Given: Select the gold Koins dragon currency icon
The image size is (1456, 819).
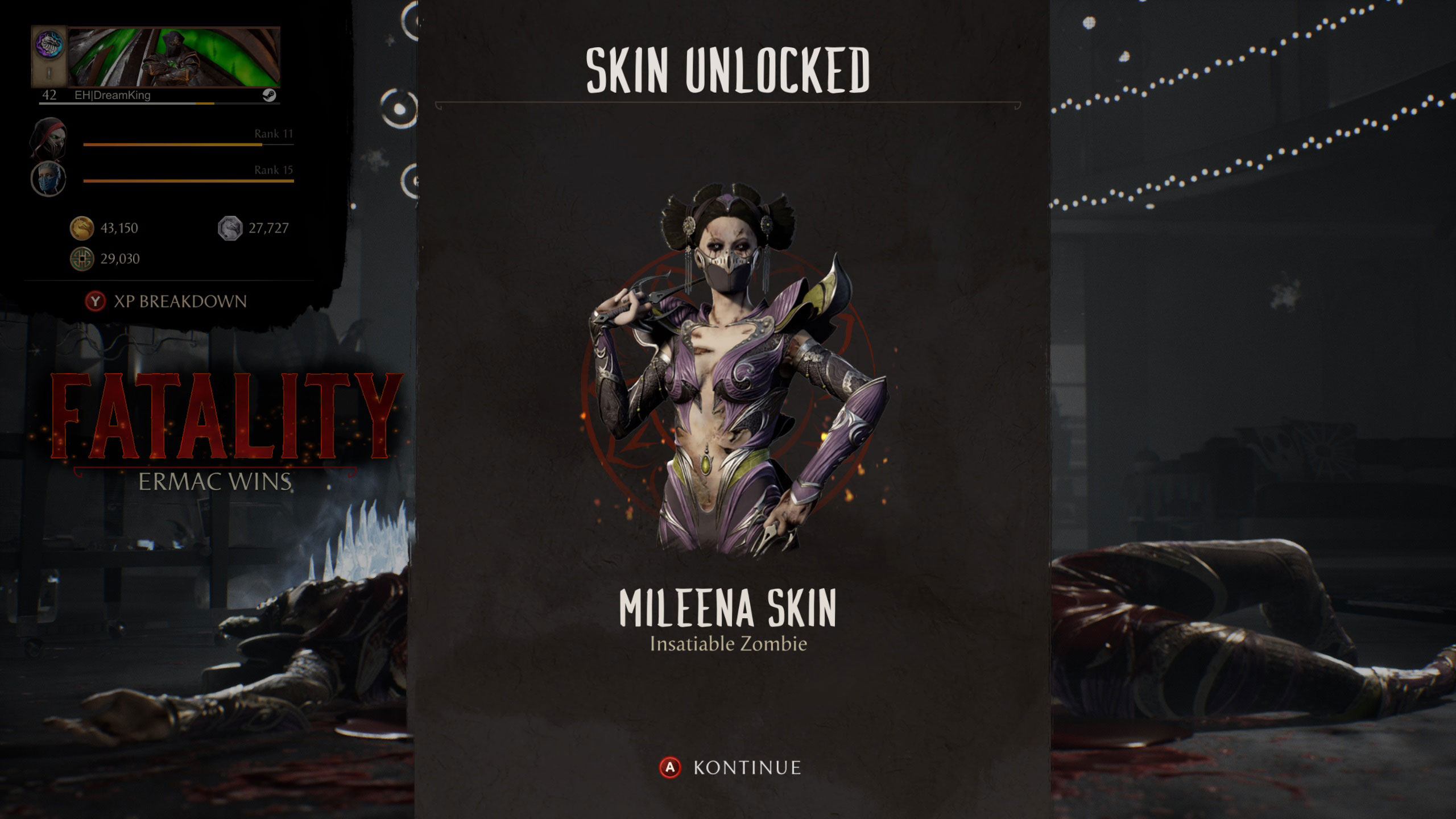Looking at the screenshot, I should click(x=83, y=228).
